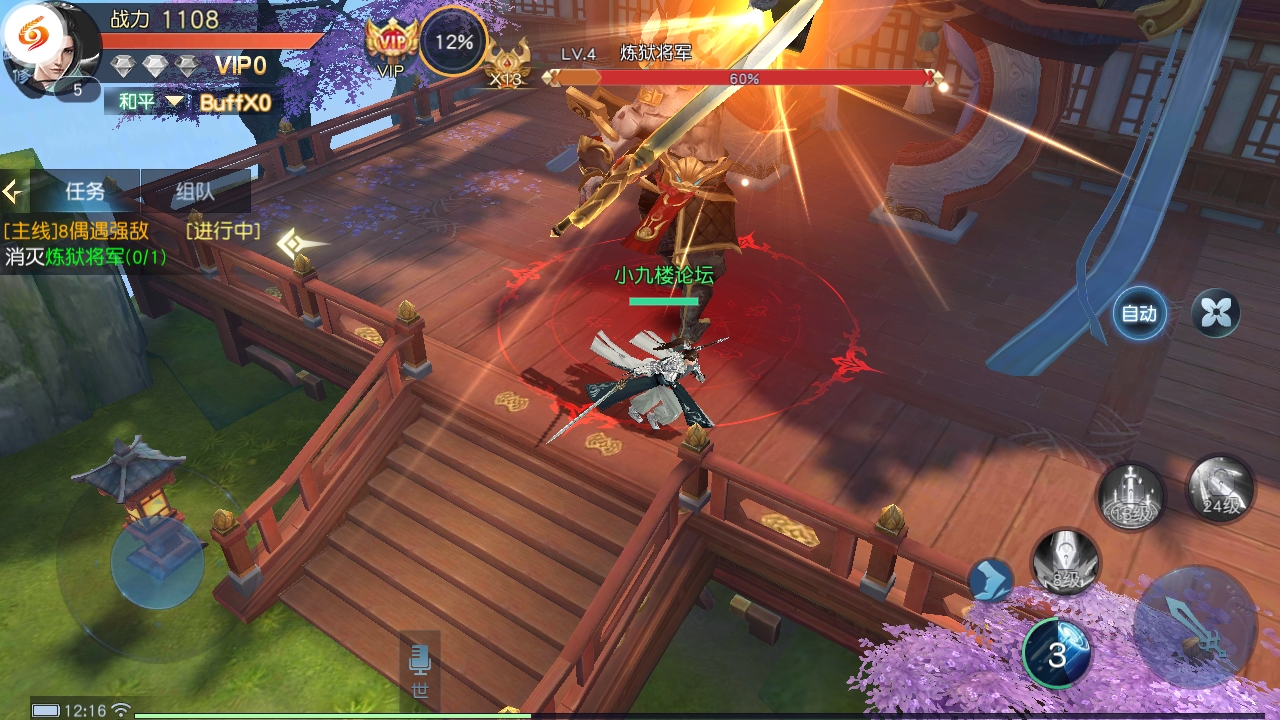The image size is (1280, 720).
Task: Tap the locked level 13 sword skill
Action: click(1131, 497)
